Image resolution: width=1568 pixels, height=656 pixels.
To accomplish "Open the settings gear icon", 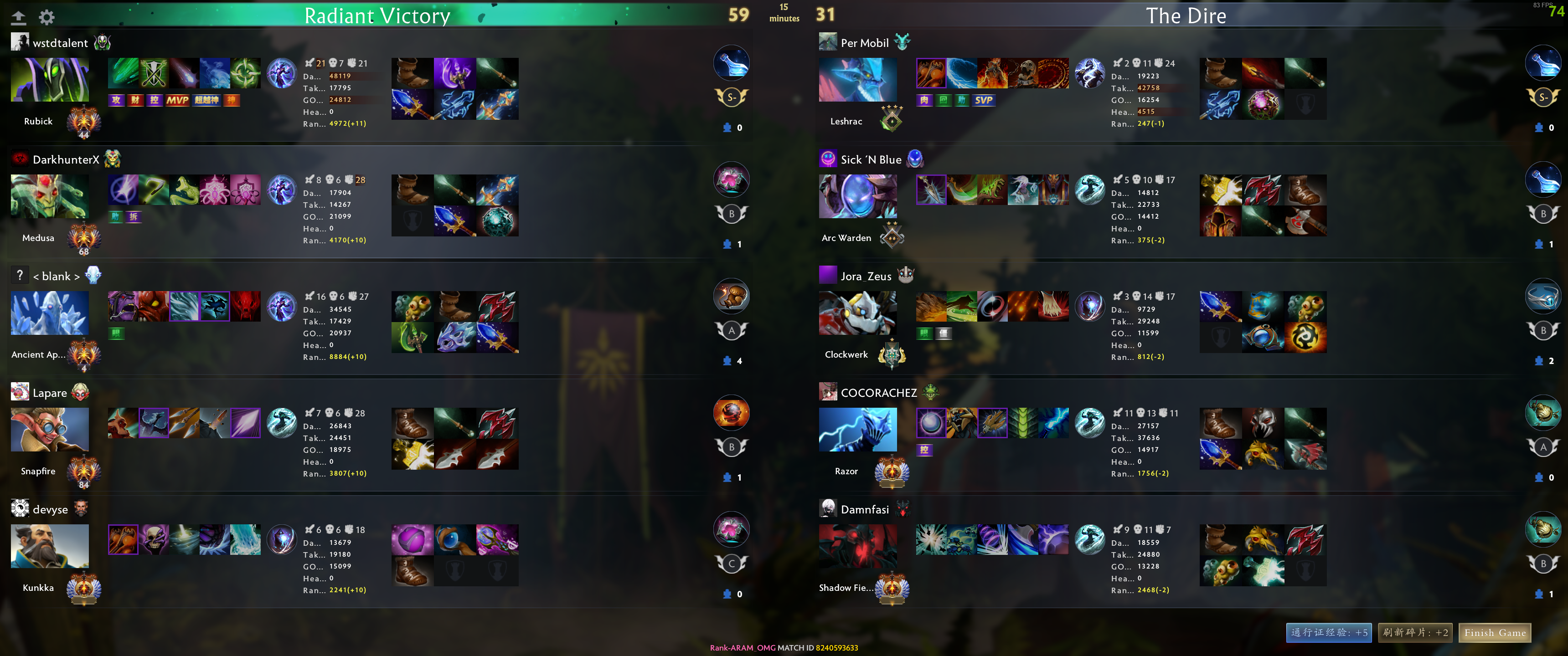I will (47, 17).
